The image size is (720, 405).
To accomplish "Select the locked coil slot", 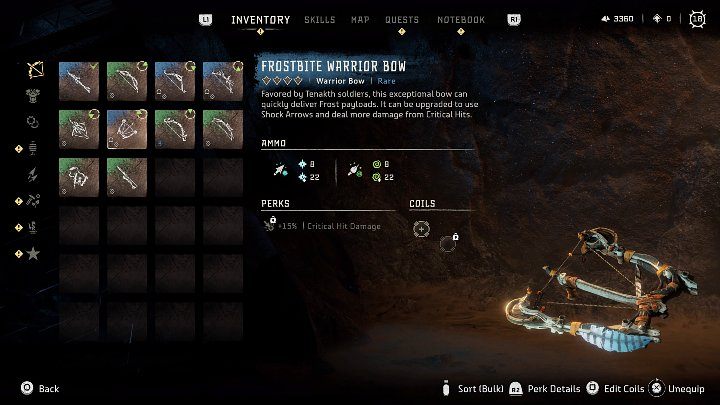I will click(x=449, y=241).
